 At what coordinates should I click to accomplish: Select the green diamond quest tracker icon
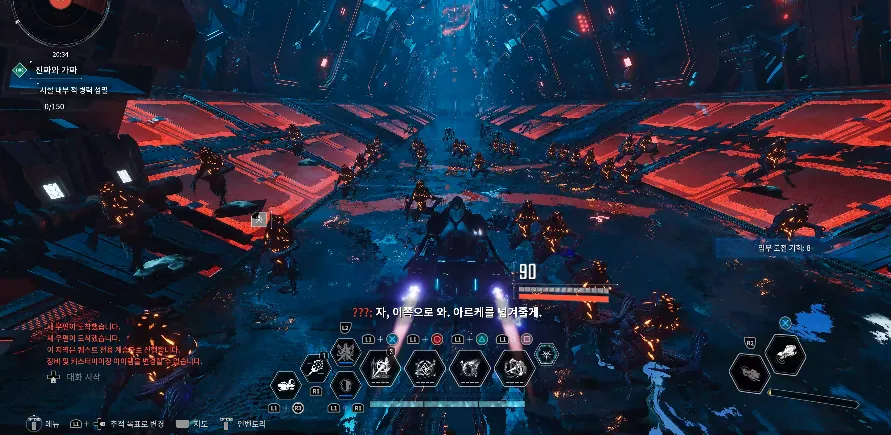(19, 70)
